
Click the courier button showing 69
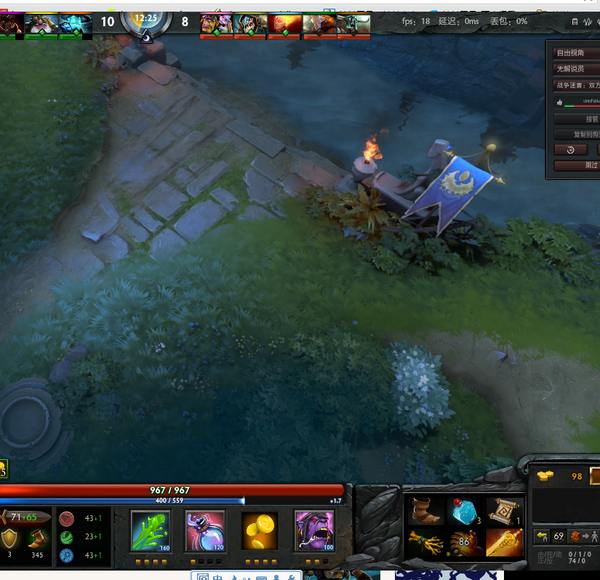[553, 537]
